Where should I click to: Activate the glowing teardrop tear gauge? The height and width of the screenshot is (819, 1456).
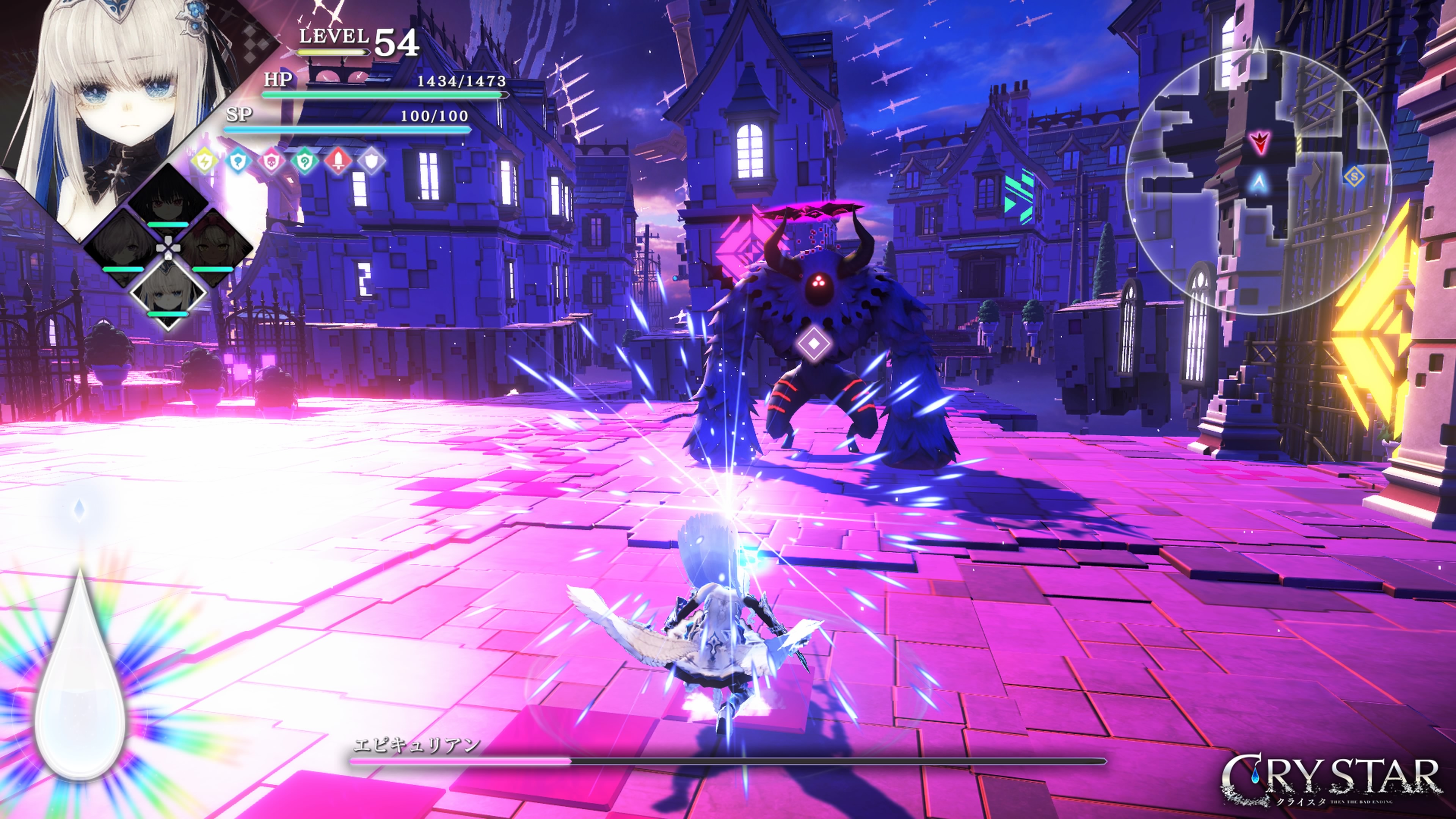pos(80,678)
